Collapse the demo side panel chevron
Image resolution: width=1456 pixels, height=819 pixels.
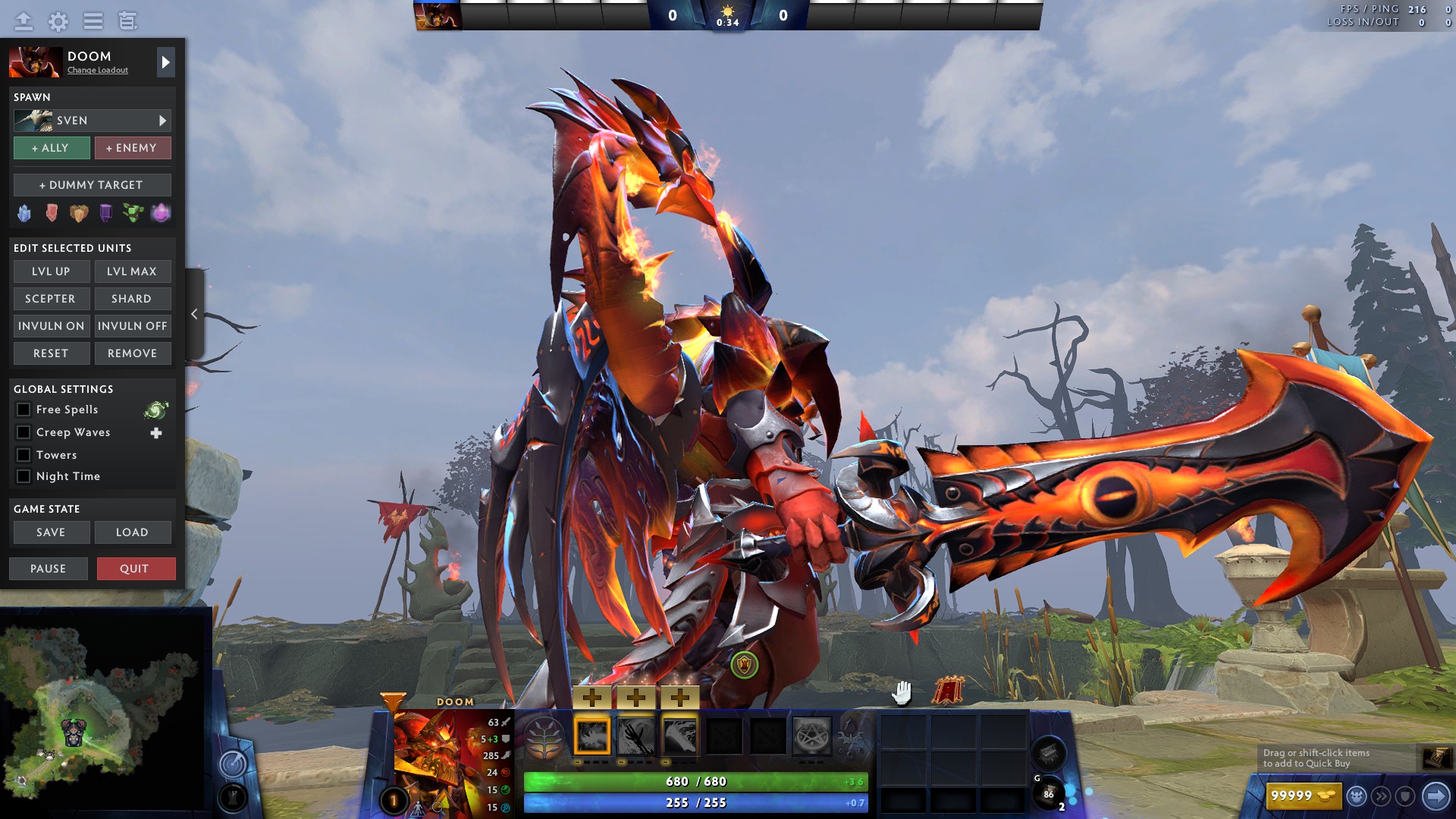pyautogui.click(x=194, y=314)
